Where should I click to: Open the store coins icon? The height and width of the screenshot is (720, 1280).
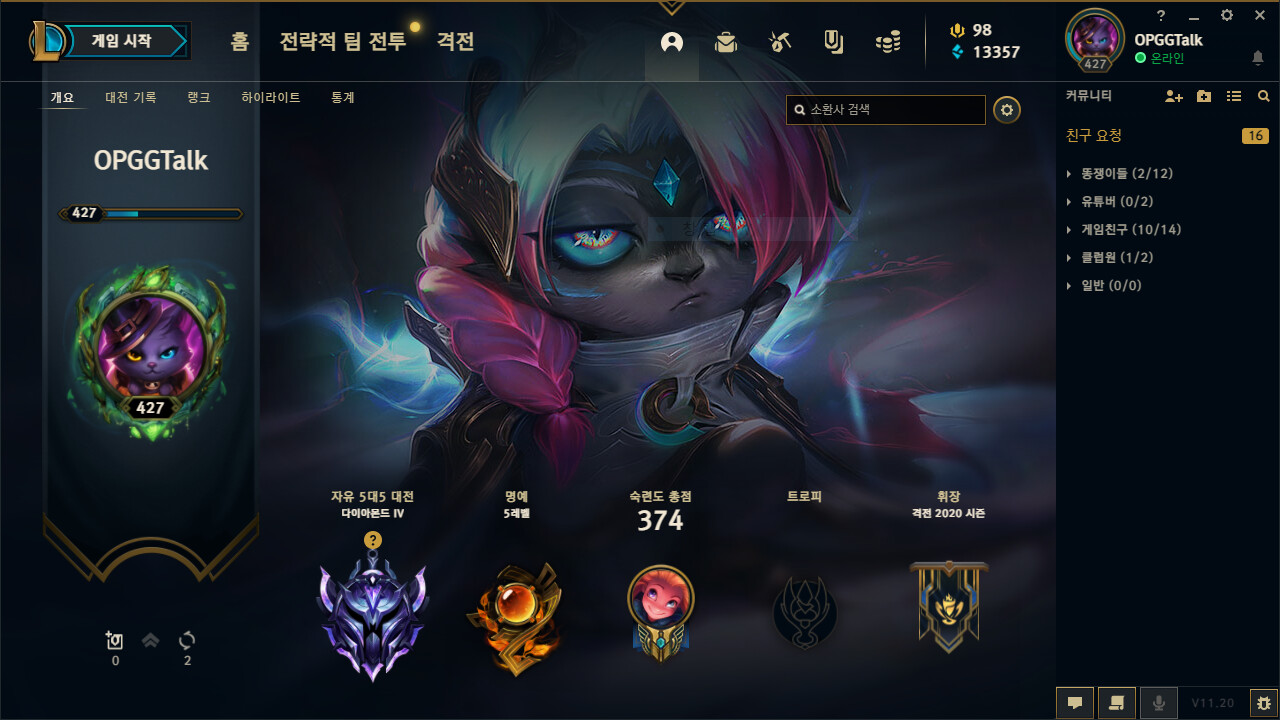[x=887, y=42]
